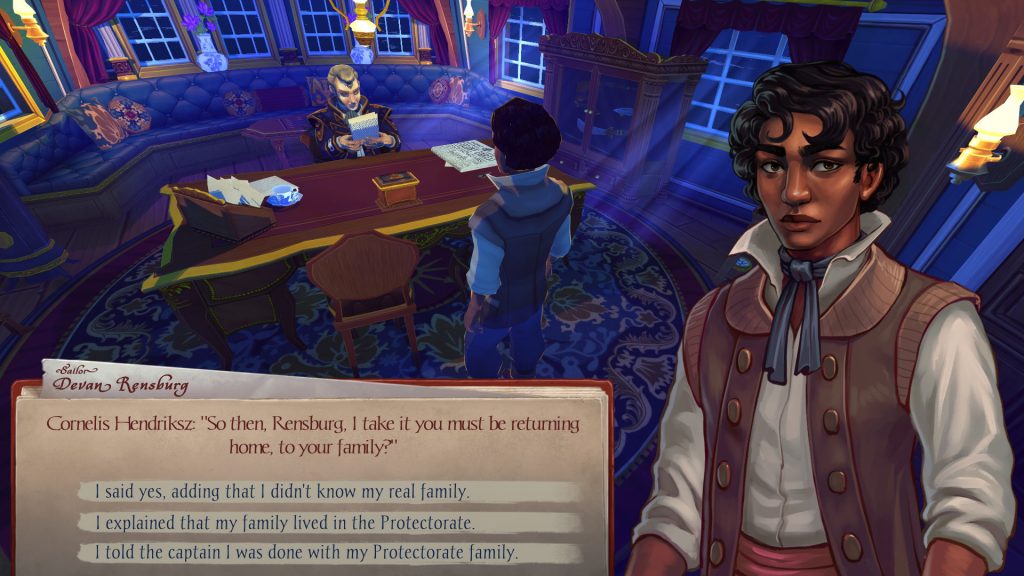
Task: Select reply about family living in the Protectorate
Action: 285,522
